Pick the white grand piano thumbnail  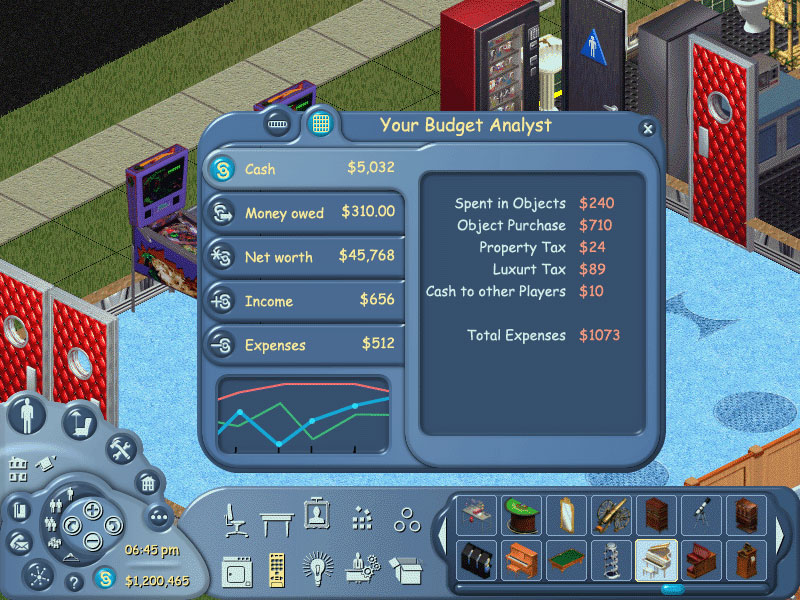[656, 560]
